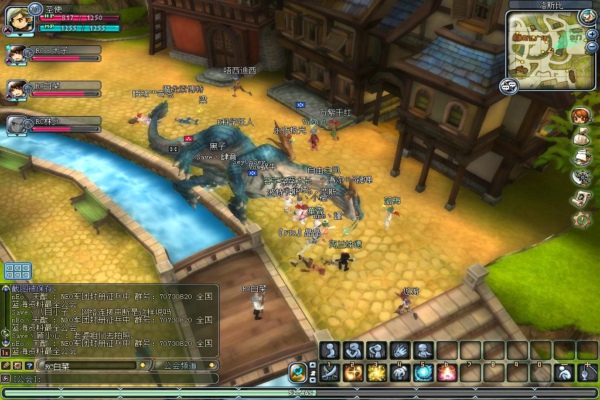This screenshot has width=600, height=400.
Task: Use the red flame skill in slot 6
Action: (x=447, y=372)
